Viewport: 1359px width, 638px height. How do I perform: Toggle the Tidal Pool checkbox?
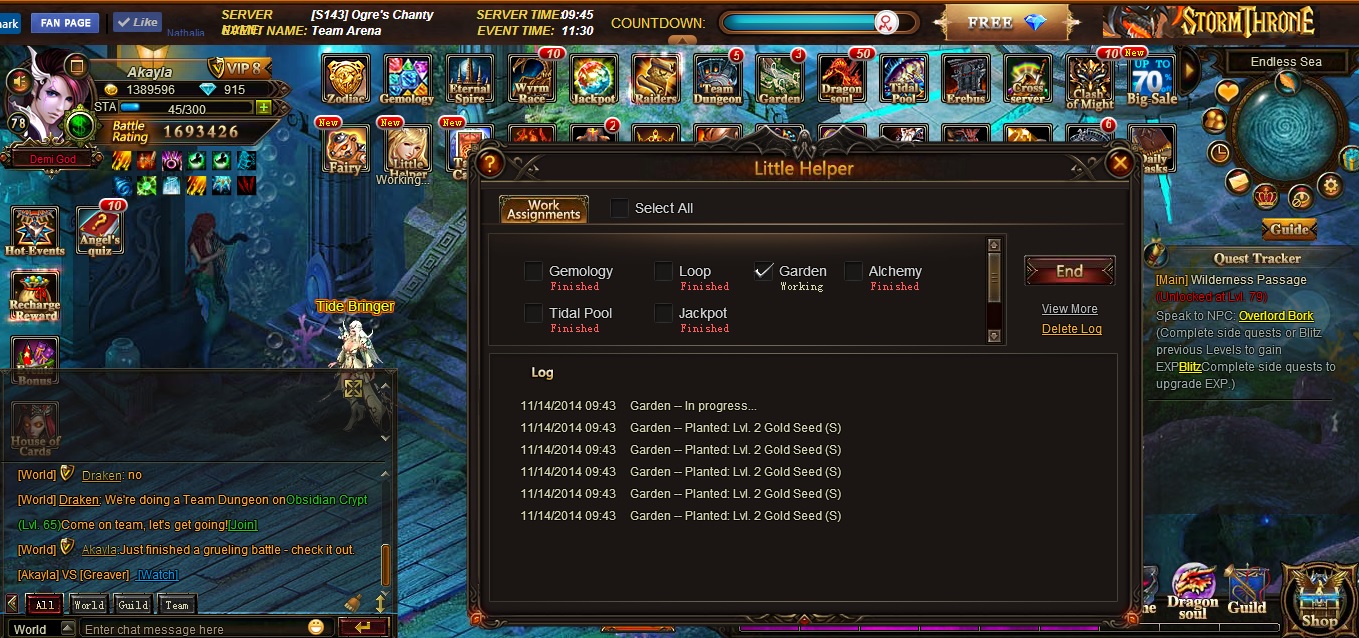(x=533, y=313)
